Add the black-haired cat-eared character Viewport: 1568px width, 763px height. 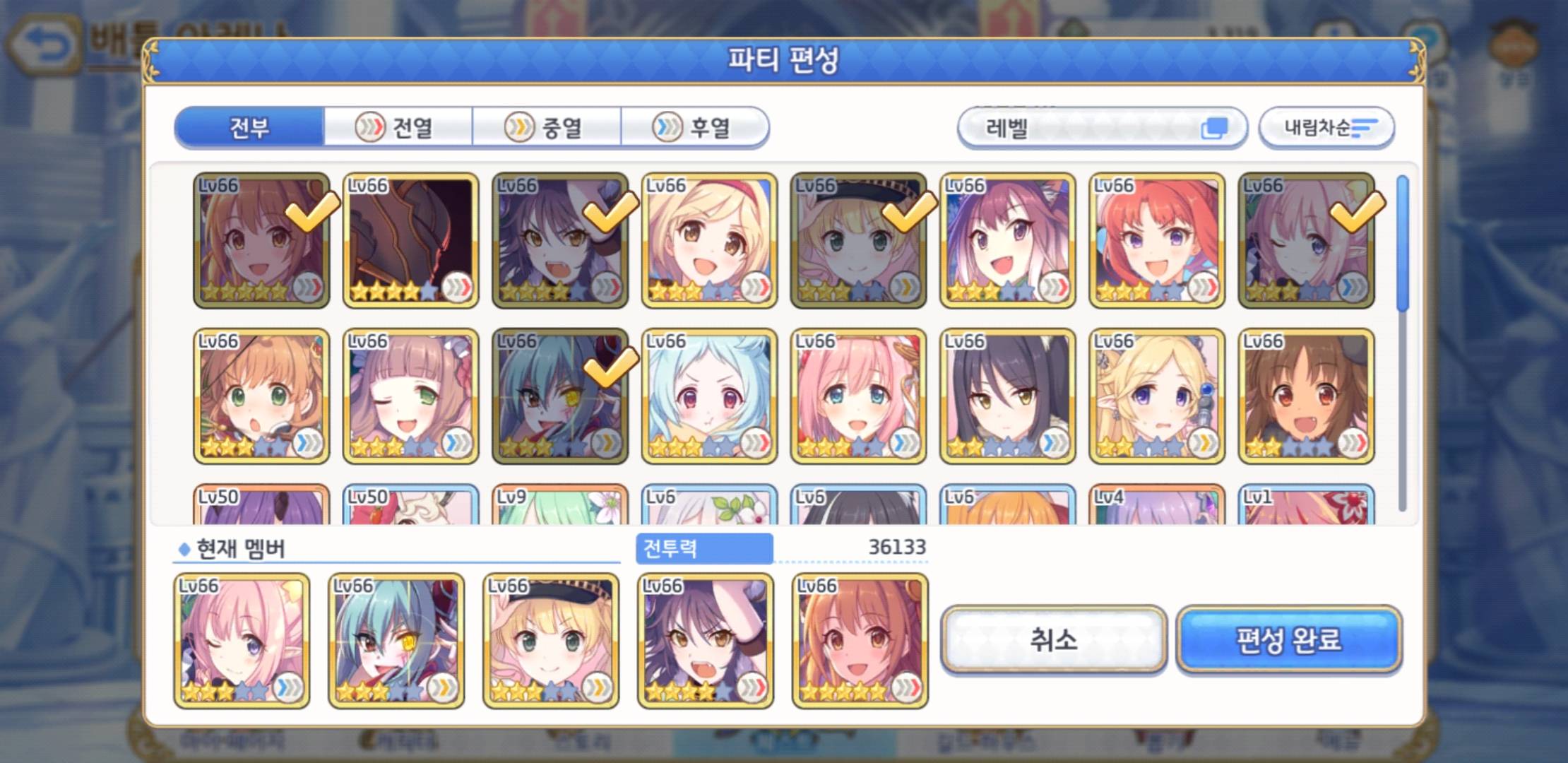point(1007,396)
